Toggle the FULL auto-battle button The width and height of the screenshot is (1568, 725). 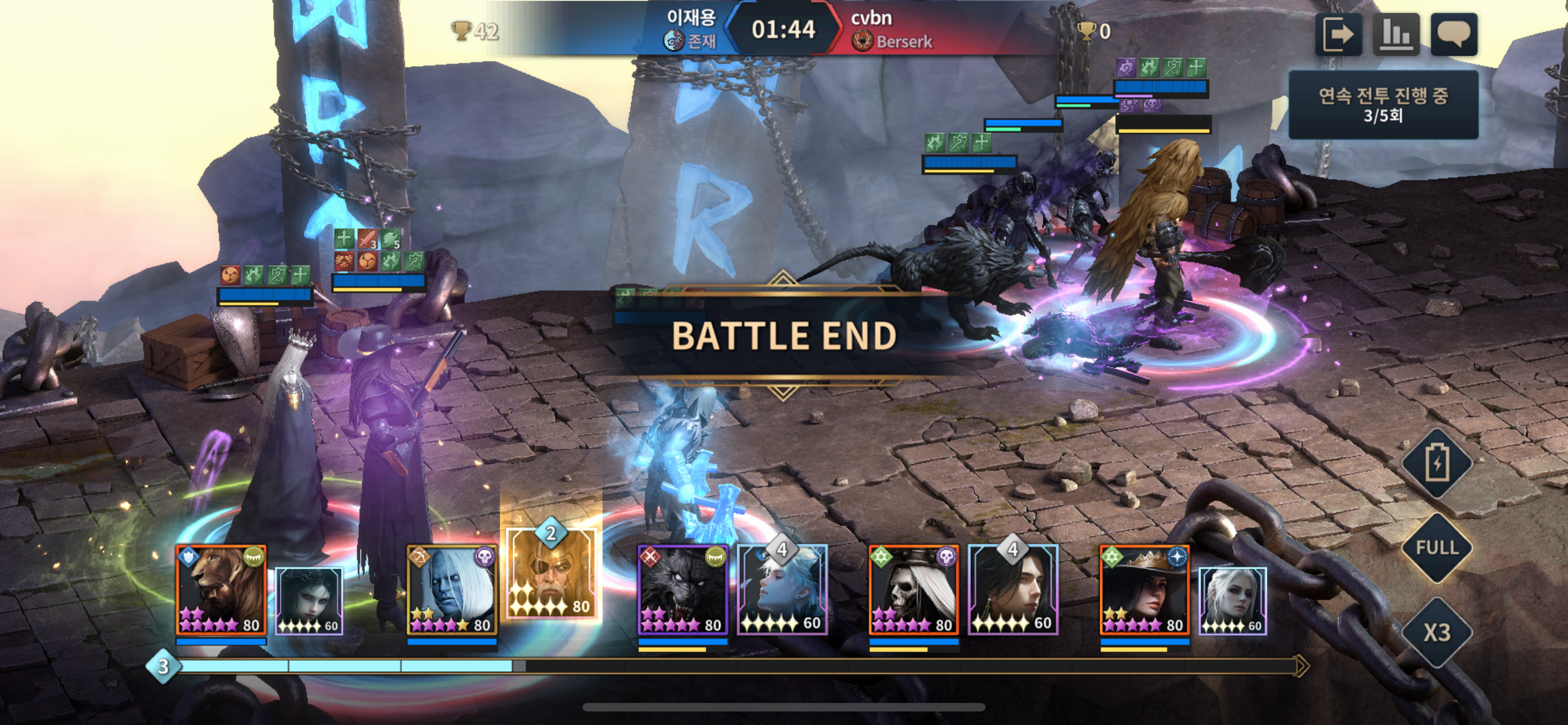[1437, 548]
